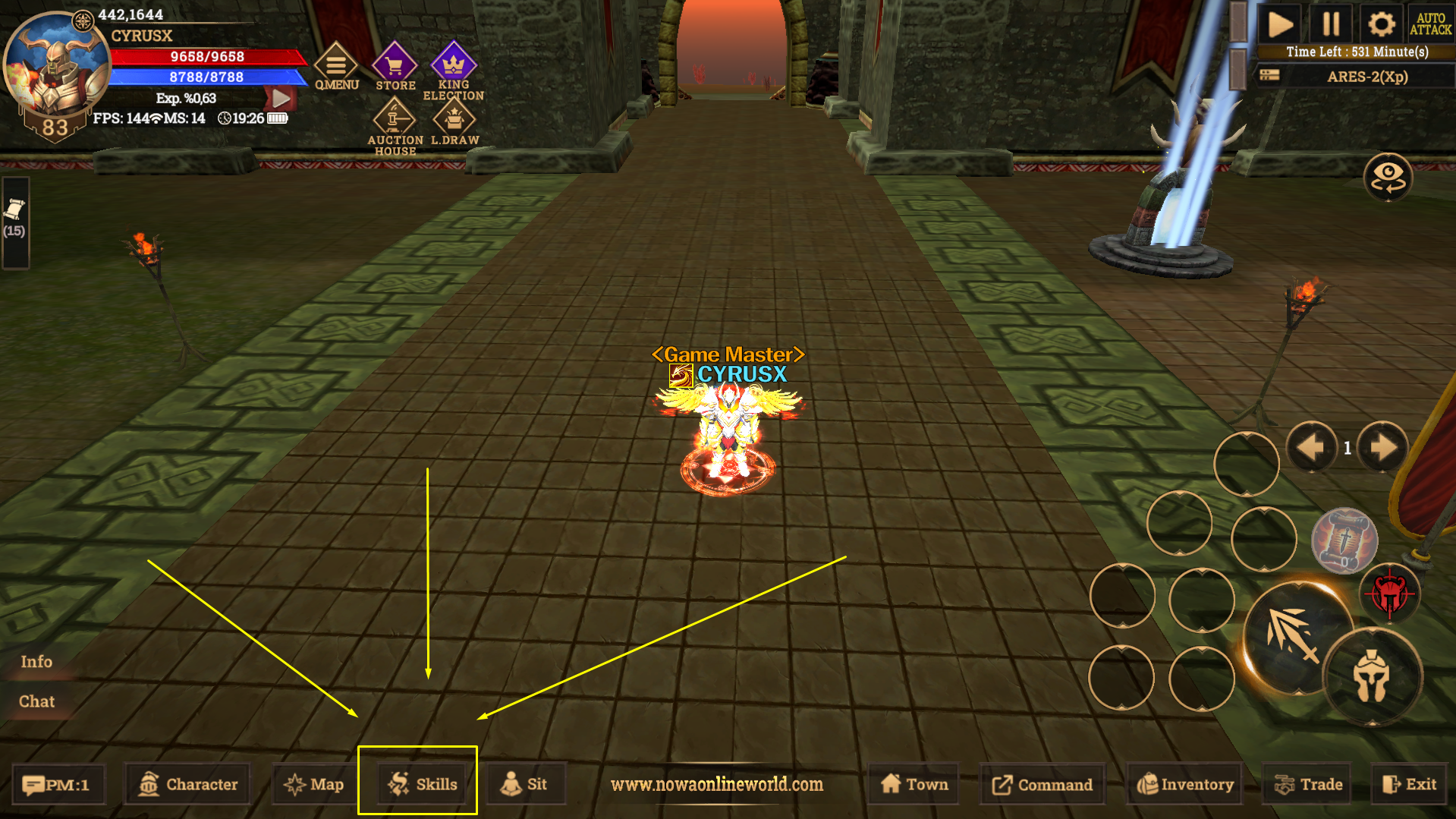Viewport: 1456px width, 819px height.
Task: Start a Trade
Action: point(1309,784)
